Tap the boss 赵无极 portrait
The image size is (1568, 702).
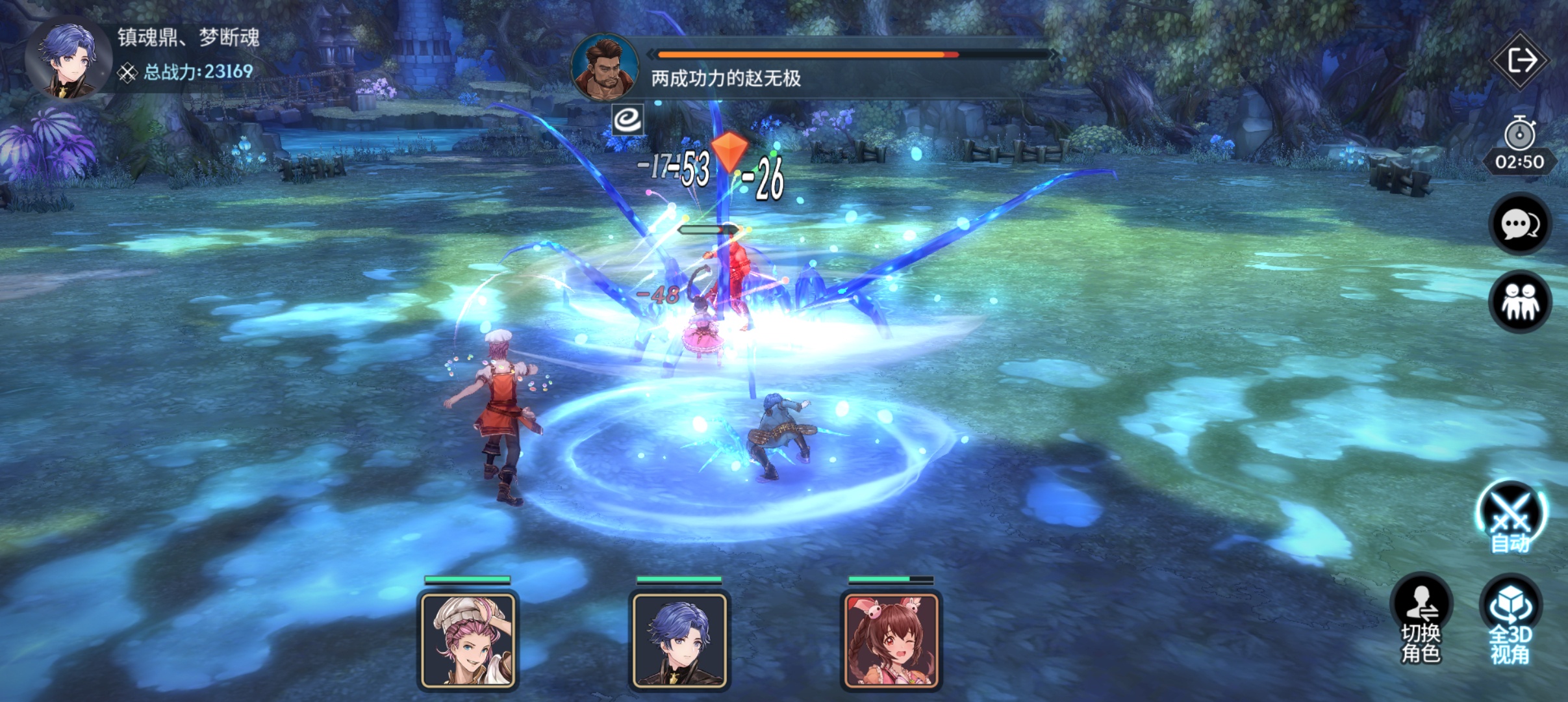604,68
